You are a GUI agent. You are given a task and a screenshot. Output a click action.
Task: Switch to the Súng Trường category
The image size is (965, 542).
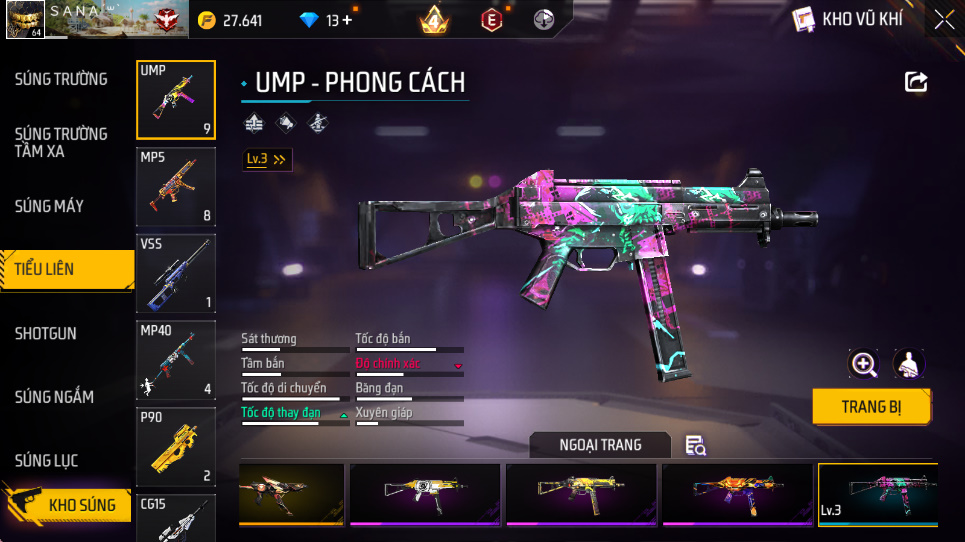61,79
